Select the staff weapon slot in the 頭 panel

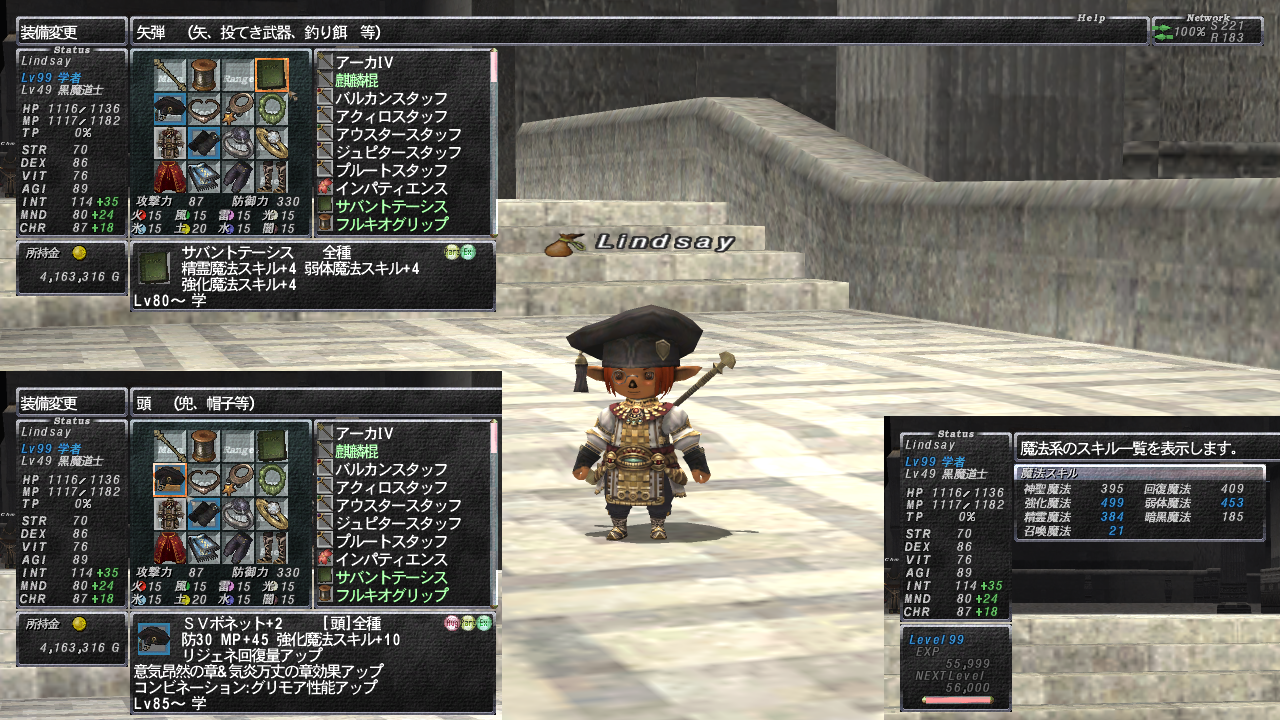click(x=170, y=447)
